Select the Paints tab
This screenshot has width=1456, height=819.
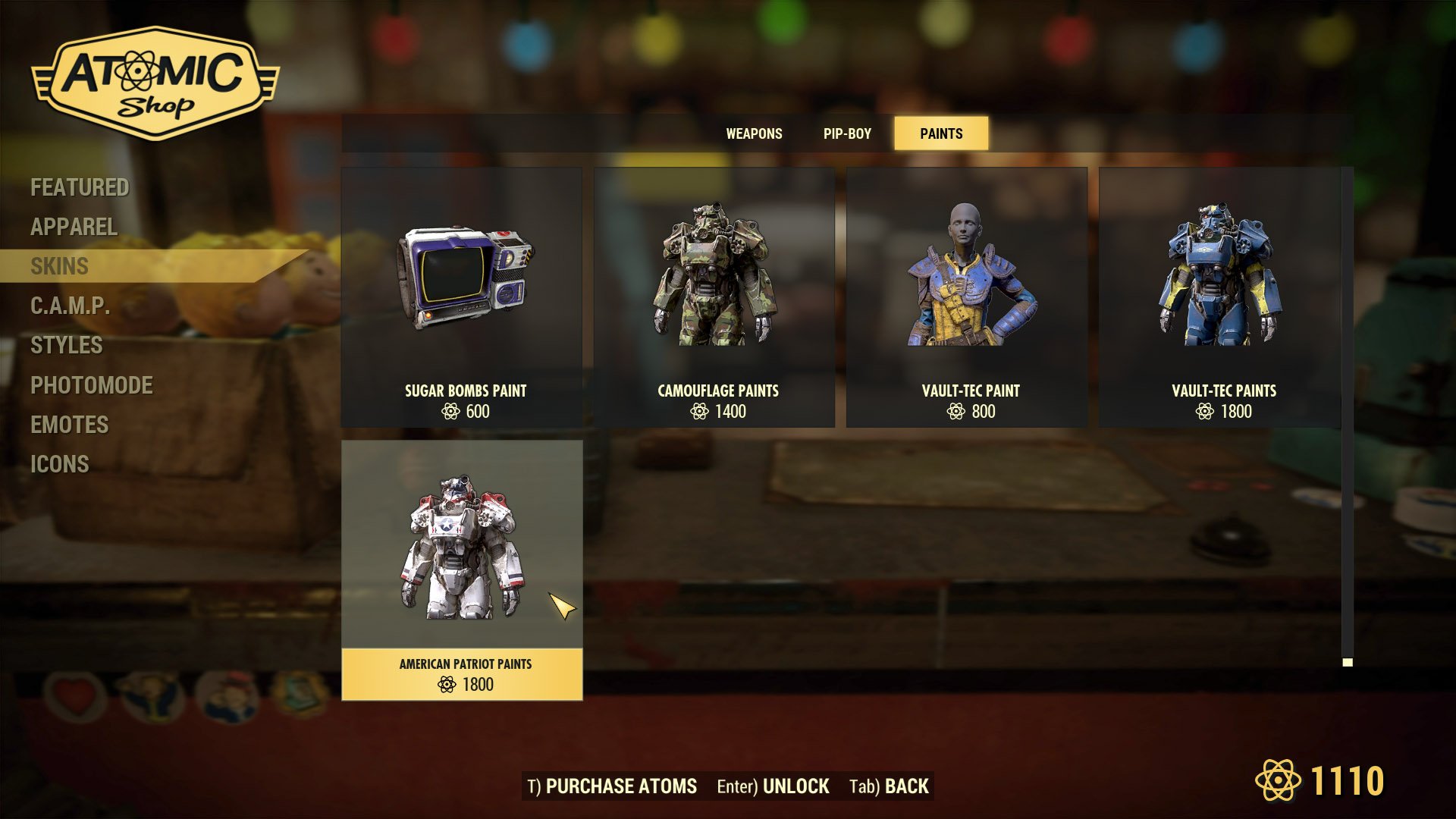941,133
